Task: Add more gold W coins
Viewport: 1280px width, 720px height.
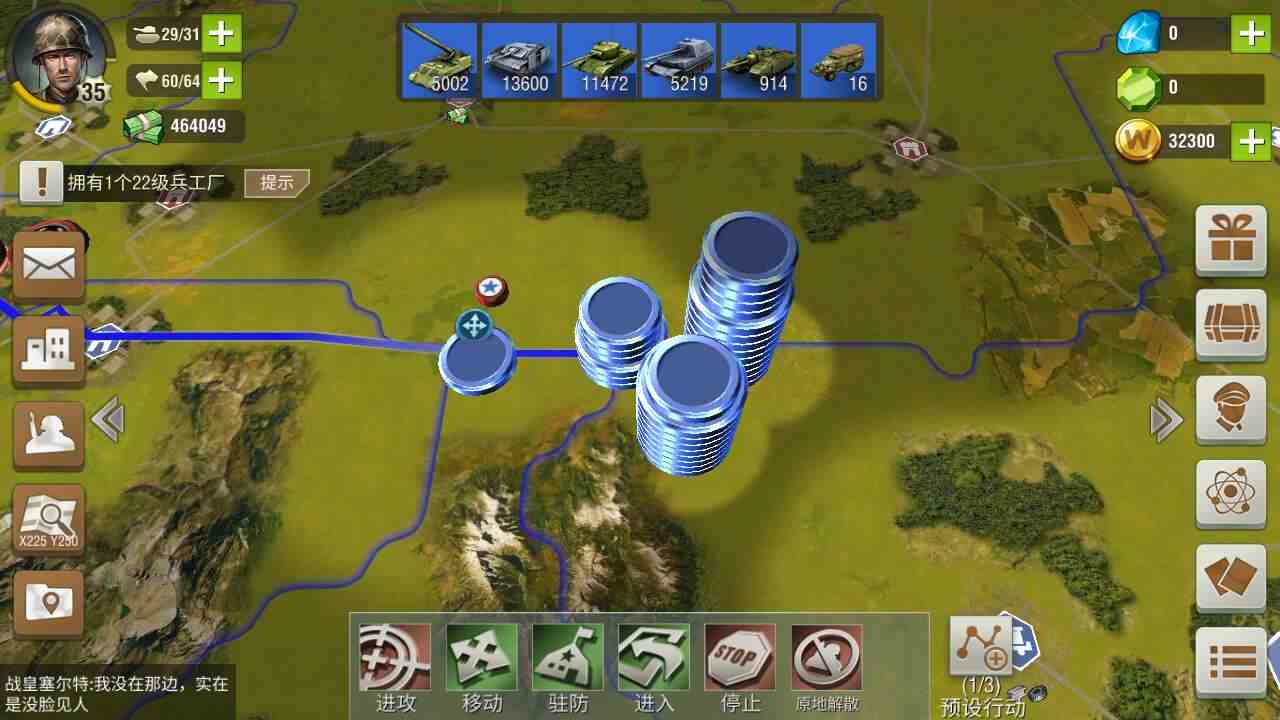Action: [1252, 141]
